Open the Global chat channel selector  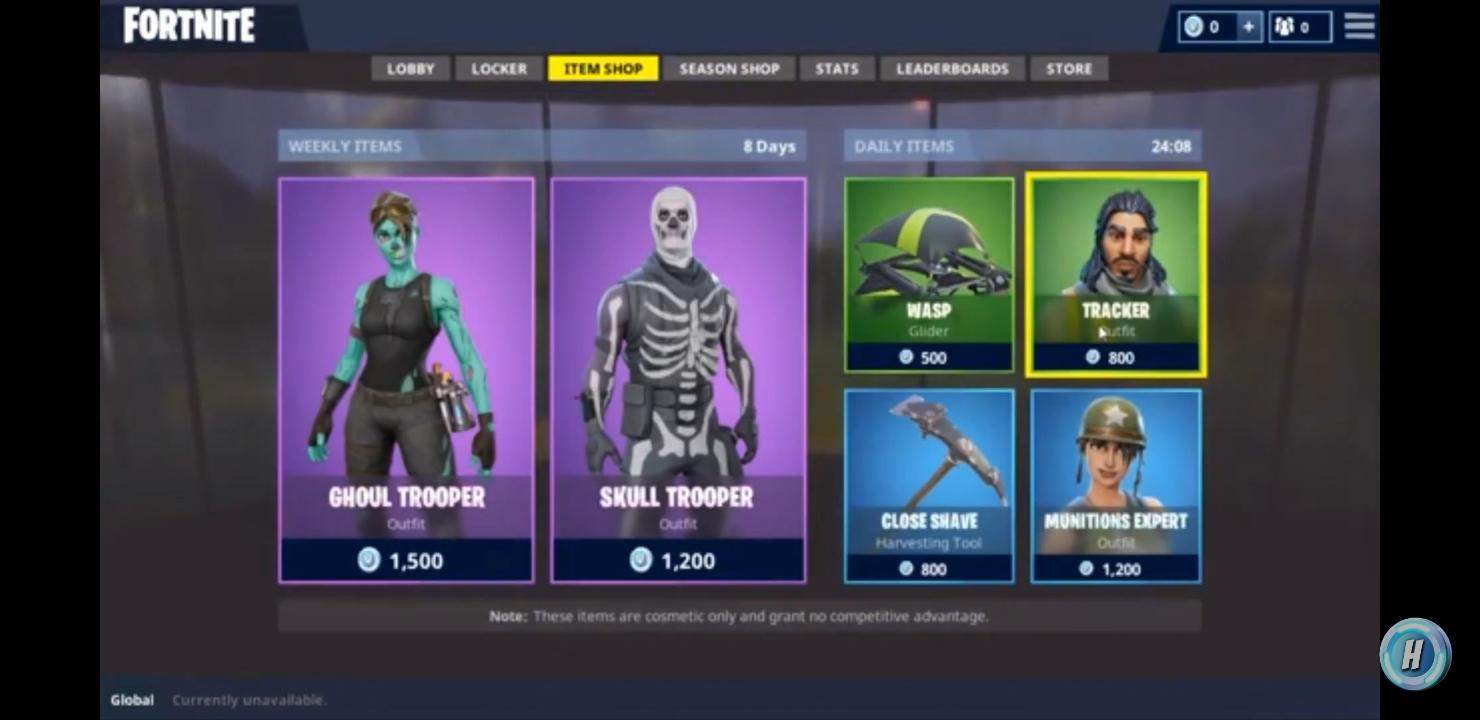click(131, 700)
